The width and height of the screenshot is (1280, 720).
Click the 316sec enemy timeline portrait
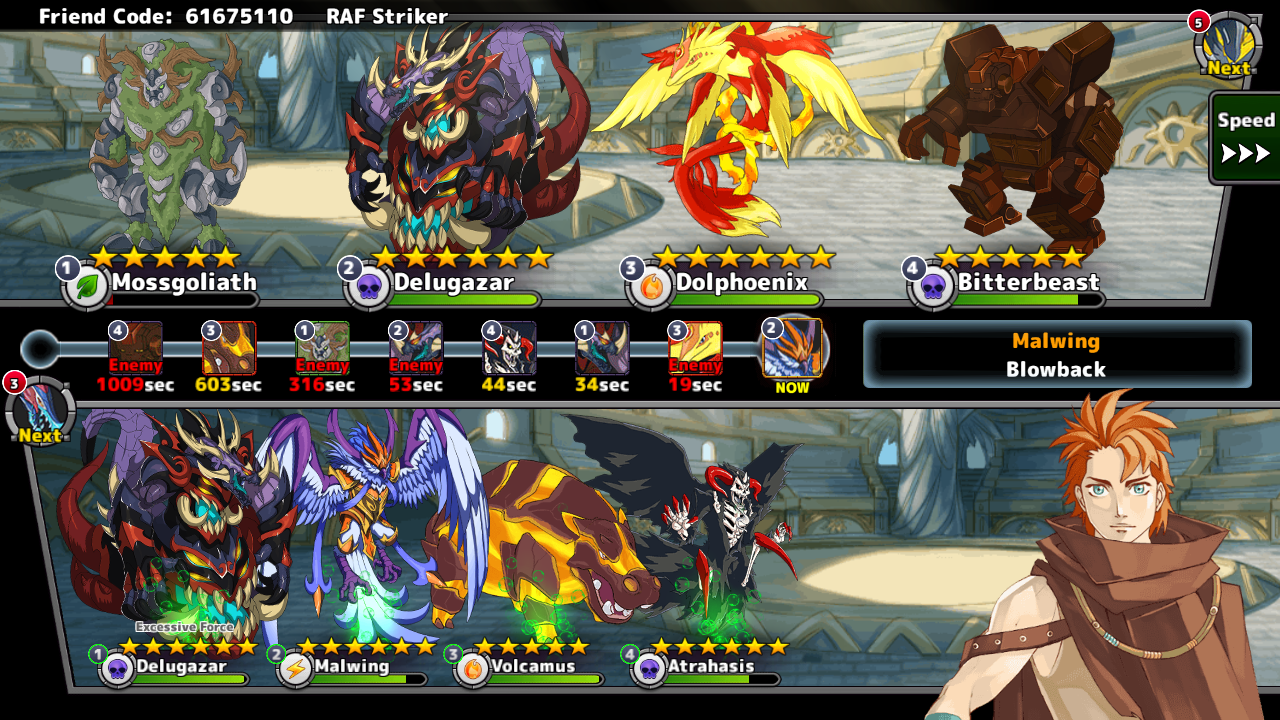pos(322,348)
